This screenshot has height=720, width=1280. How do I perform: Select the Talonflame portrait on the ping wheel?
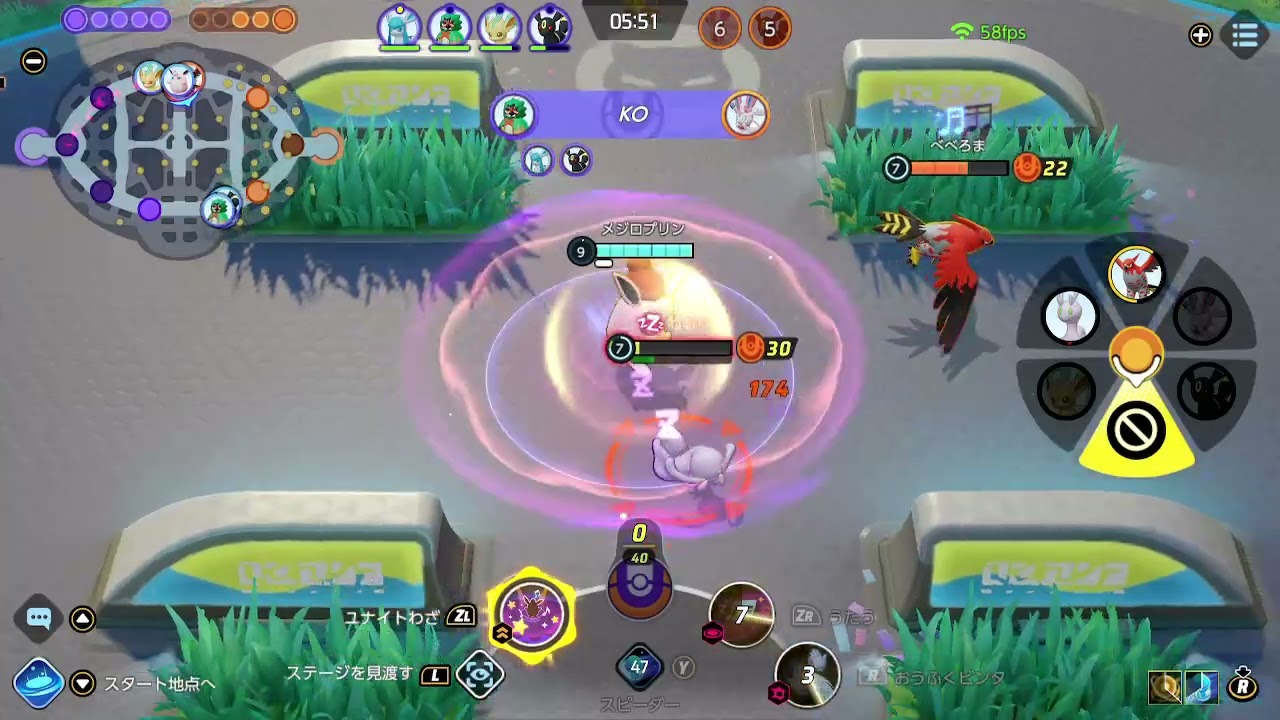[1136, 273]
